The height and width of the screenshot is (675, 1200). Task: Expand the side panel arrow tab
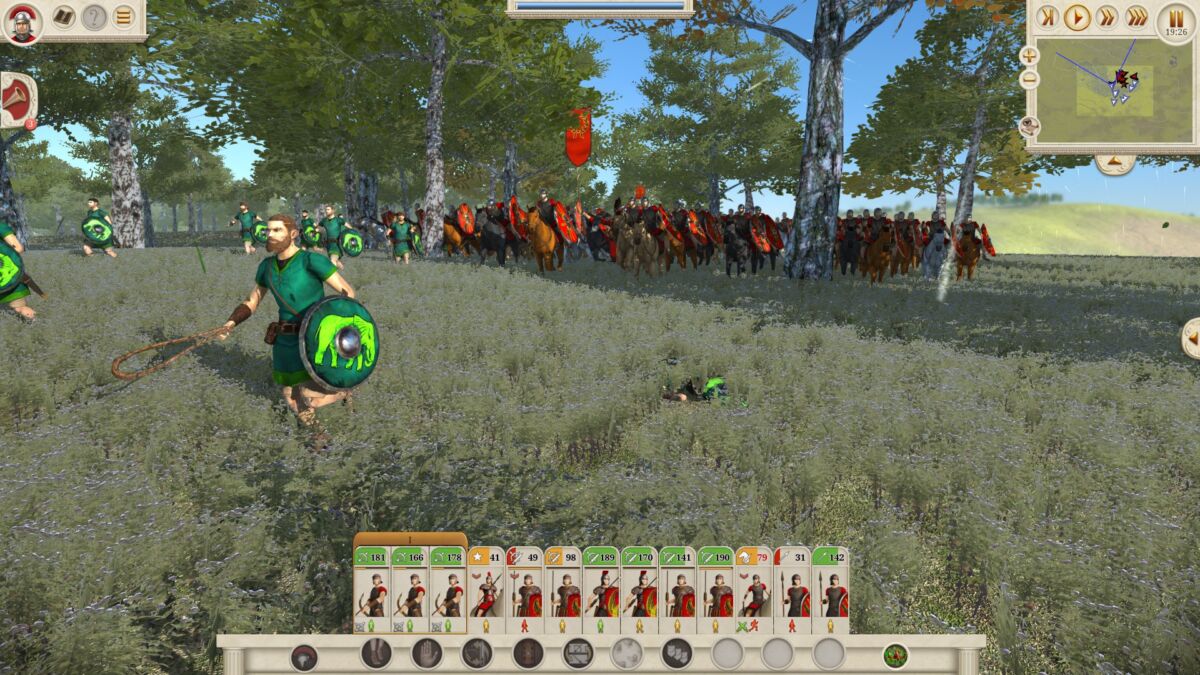(x=1190, y=338)
